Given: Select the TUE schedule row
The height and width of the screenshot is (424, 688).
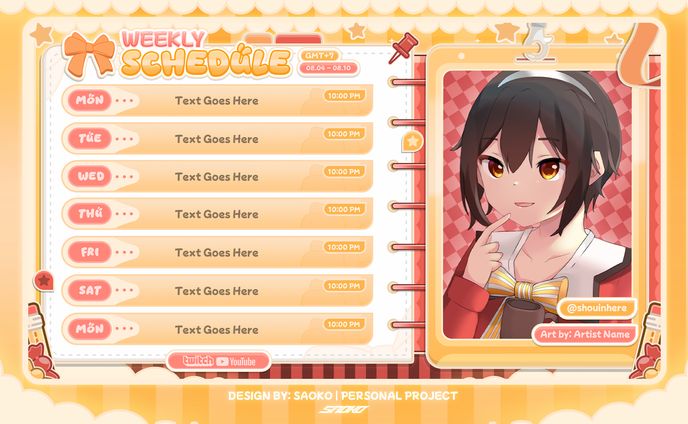Looking at the screenshot, I should pyautogui.click(x=217, y=138).
